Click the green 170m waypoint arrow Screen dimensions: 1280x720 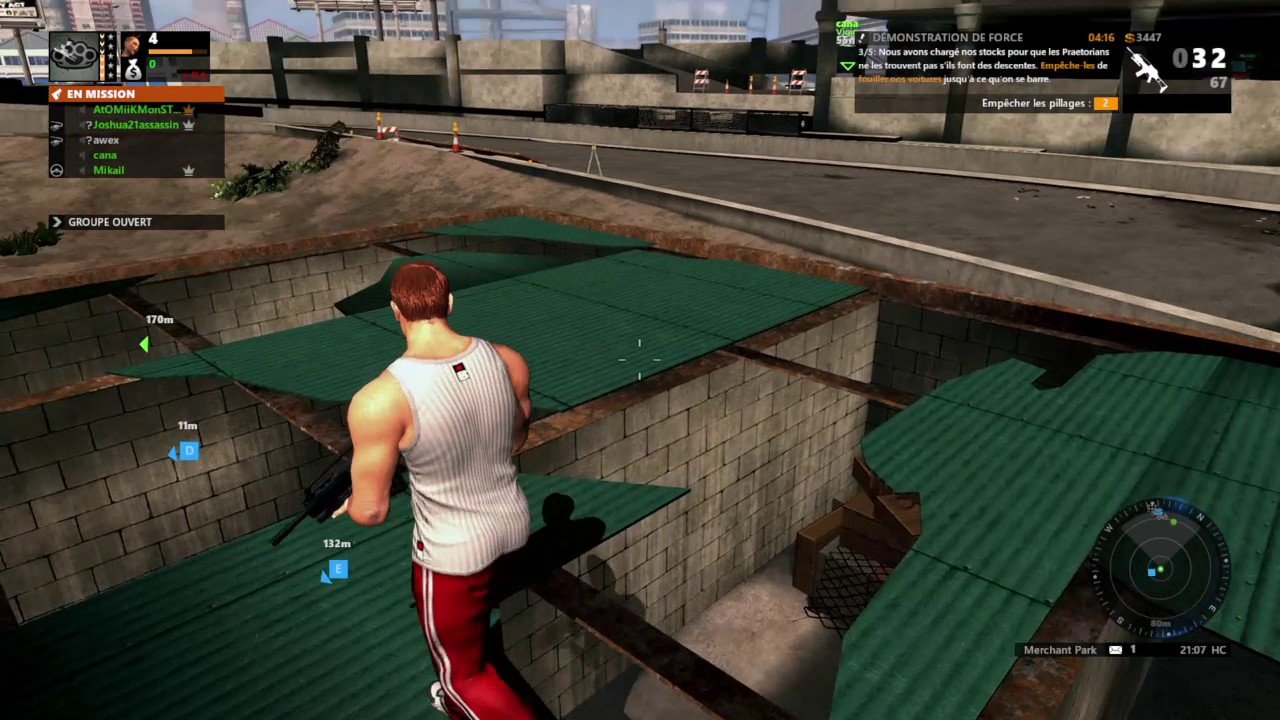tap(145, 345)
